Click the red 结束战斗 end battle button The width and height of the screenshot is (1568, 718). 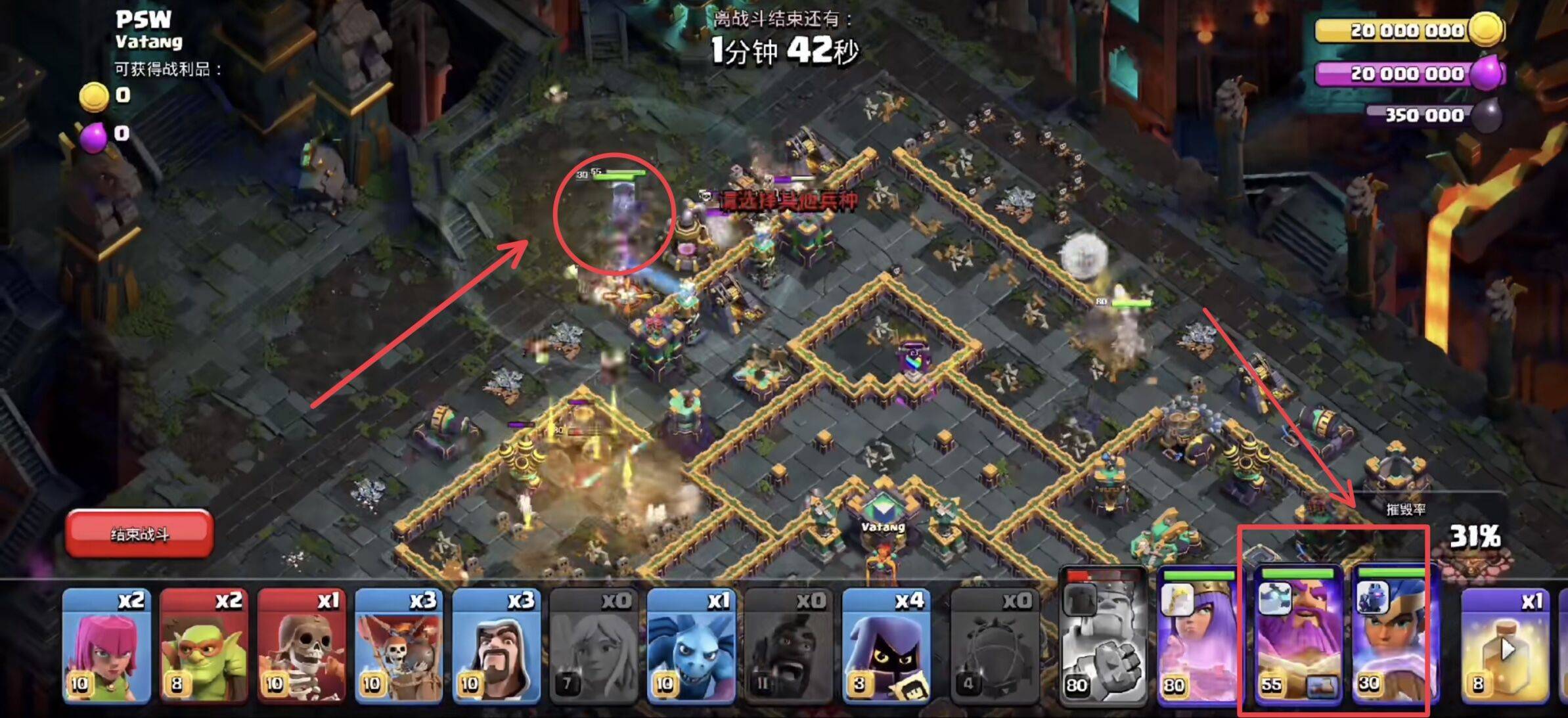[x=139, y=533]
